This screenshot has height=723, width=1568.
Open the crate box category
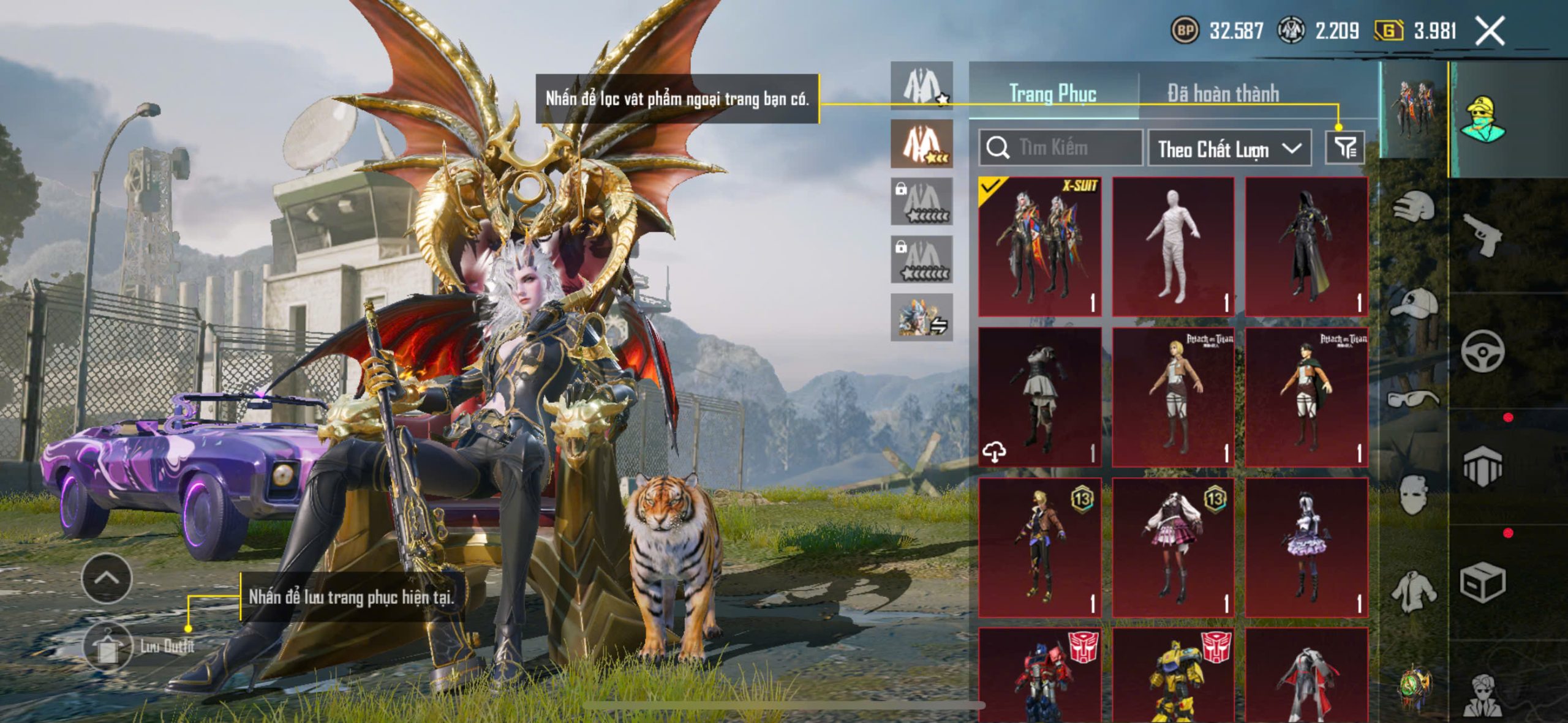(1482, 583)
